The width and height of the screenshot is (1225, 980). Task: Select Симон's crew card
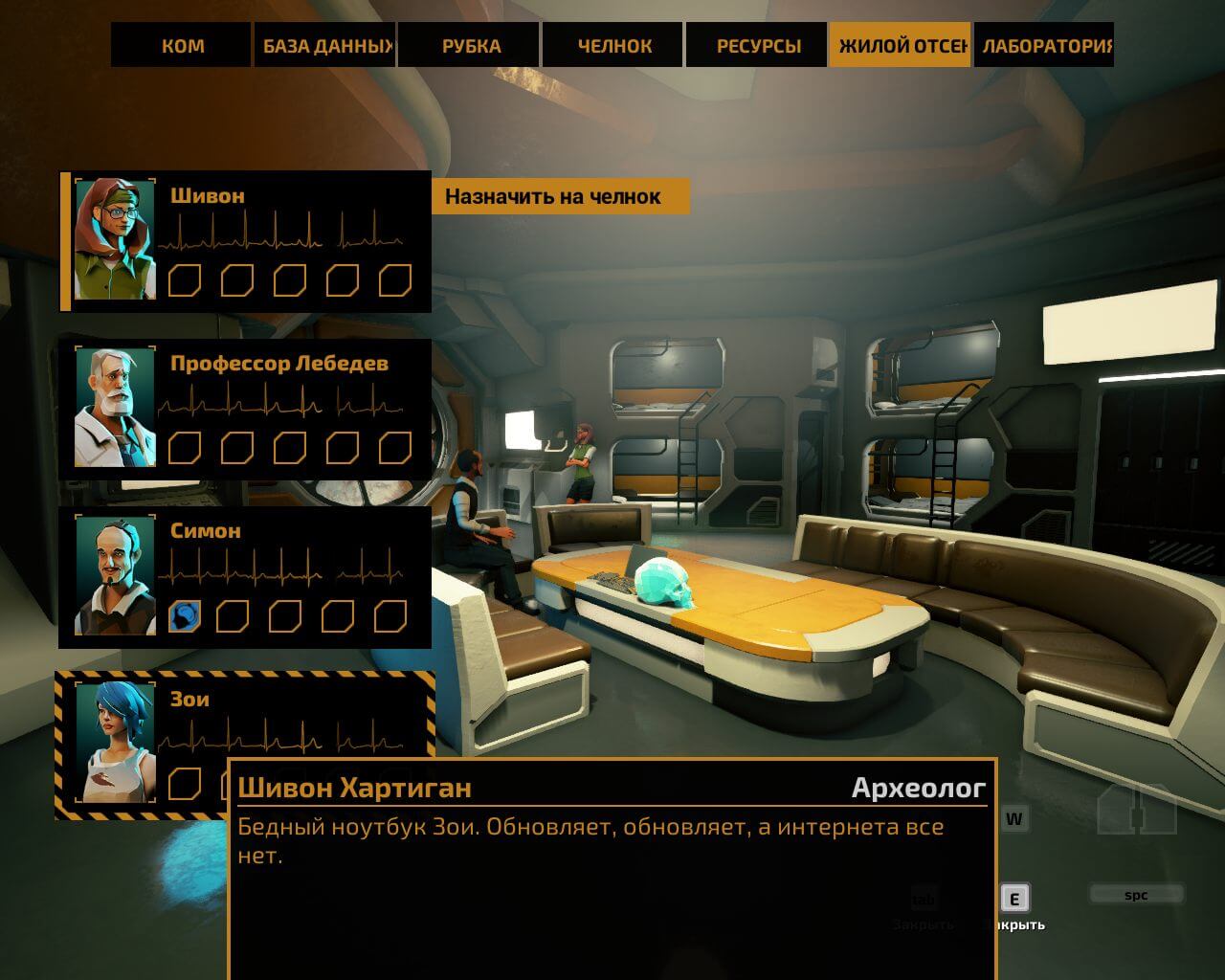point(287,576)
